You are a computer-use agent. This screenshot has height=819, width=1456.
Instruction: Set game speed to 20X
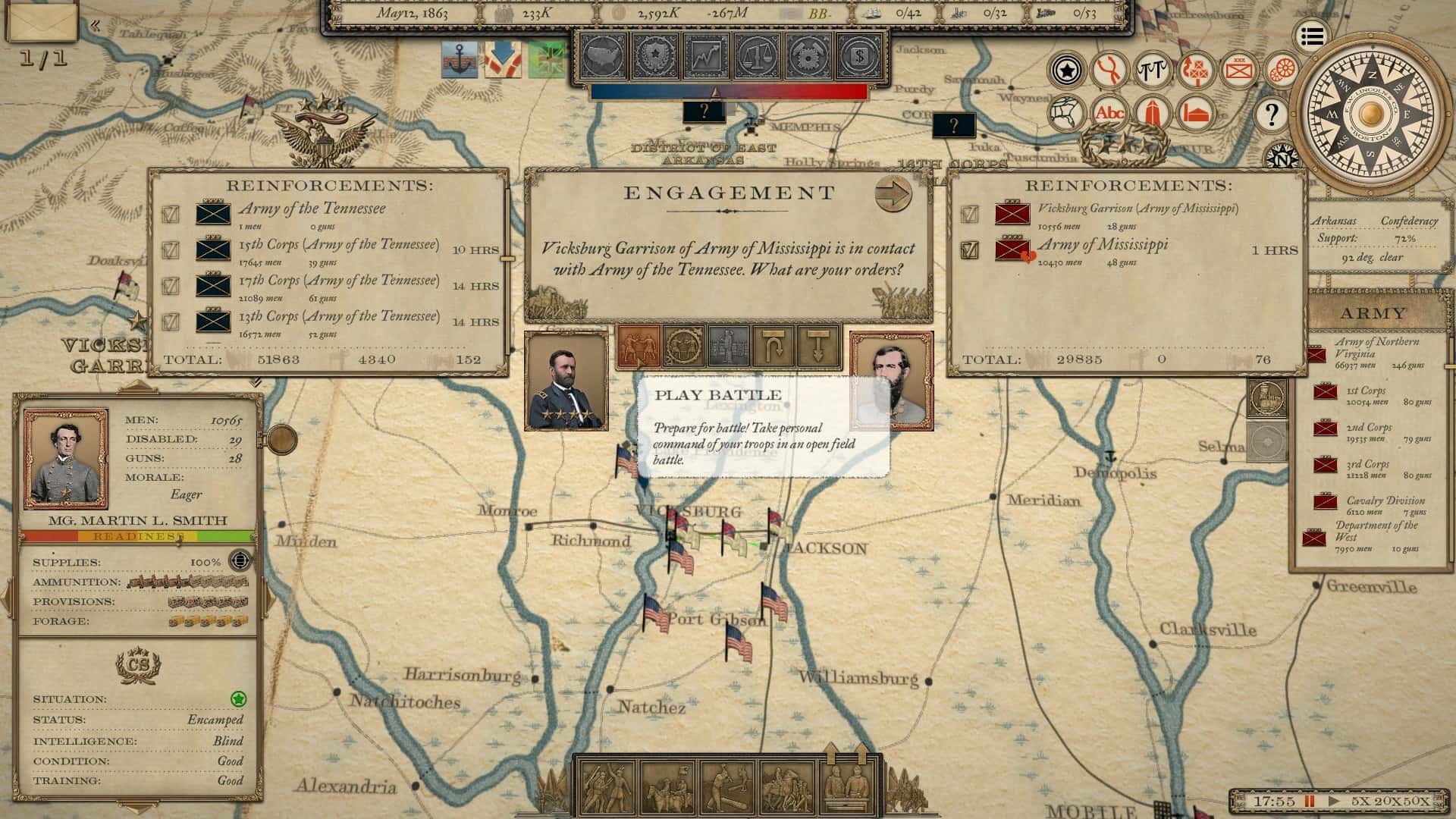1388,801
